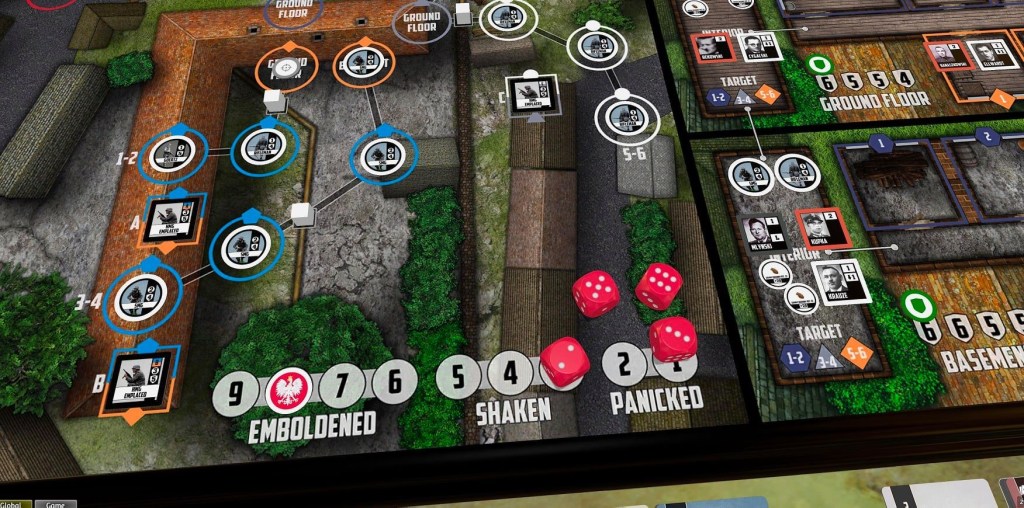Select the orange crosshair target token

[286, 68]
